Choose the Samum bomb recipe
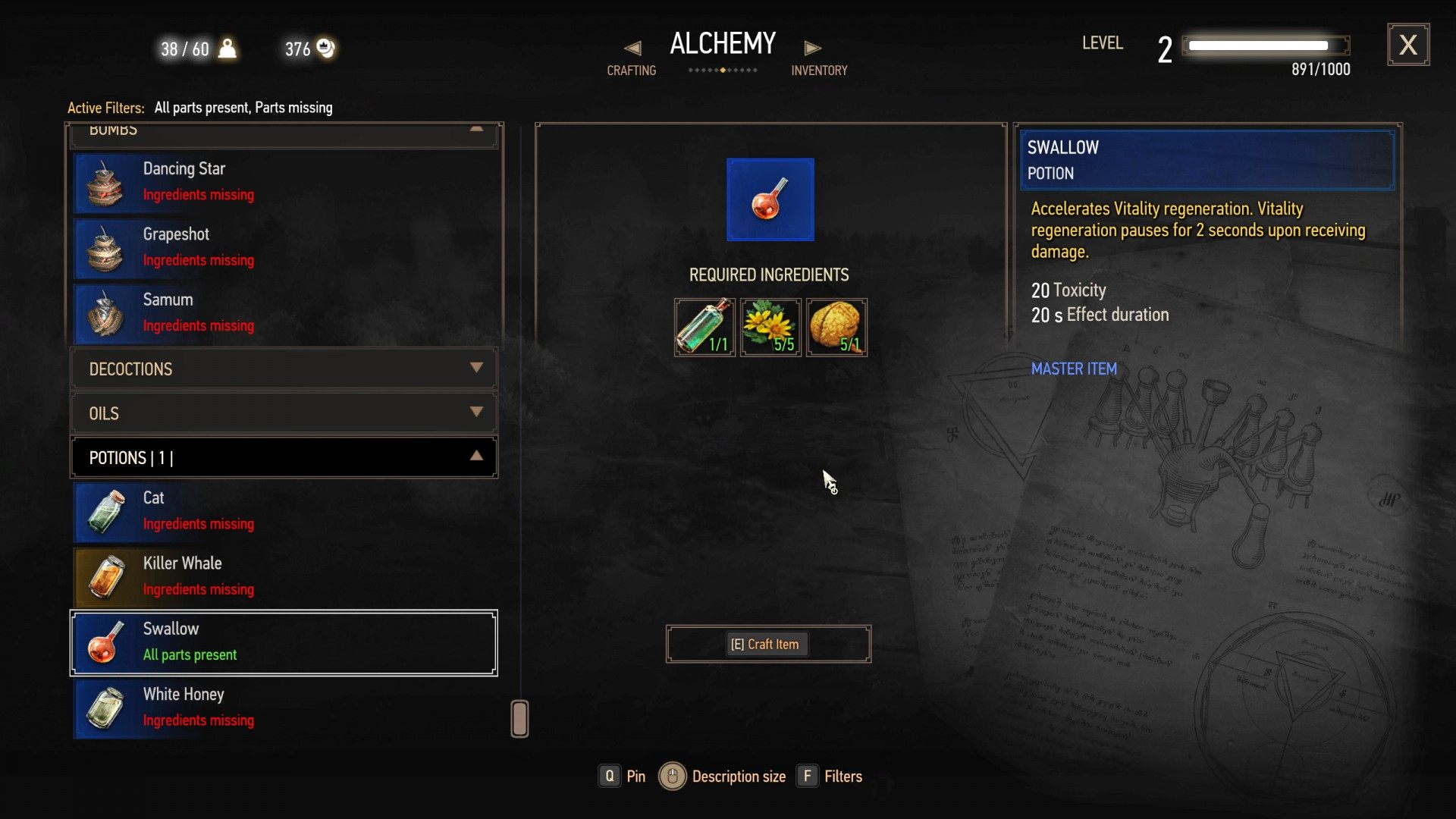This screenshot has height=819, width=1456. (x=284, y=312)
